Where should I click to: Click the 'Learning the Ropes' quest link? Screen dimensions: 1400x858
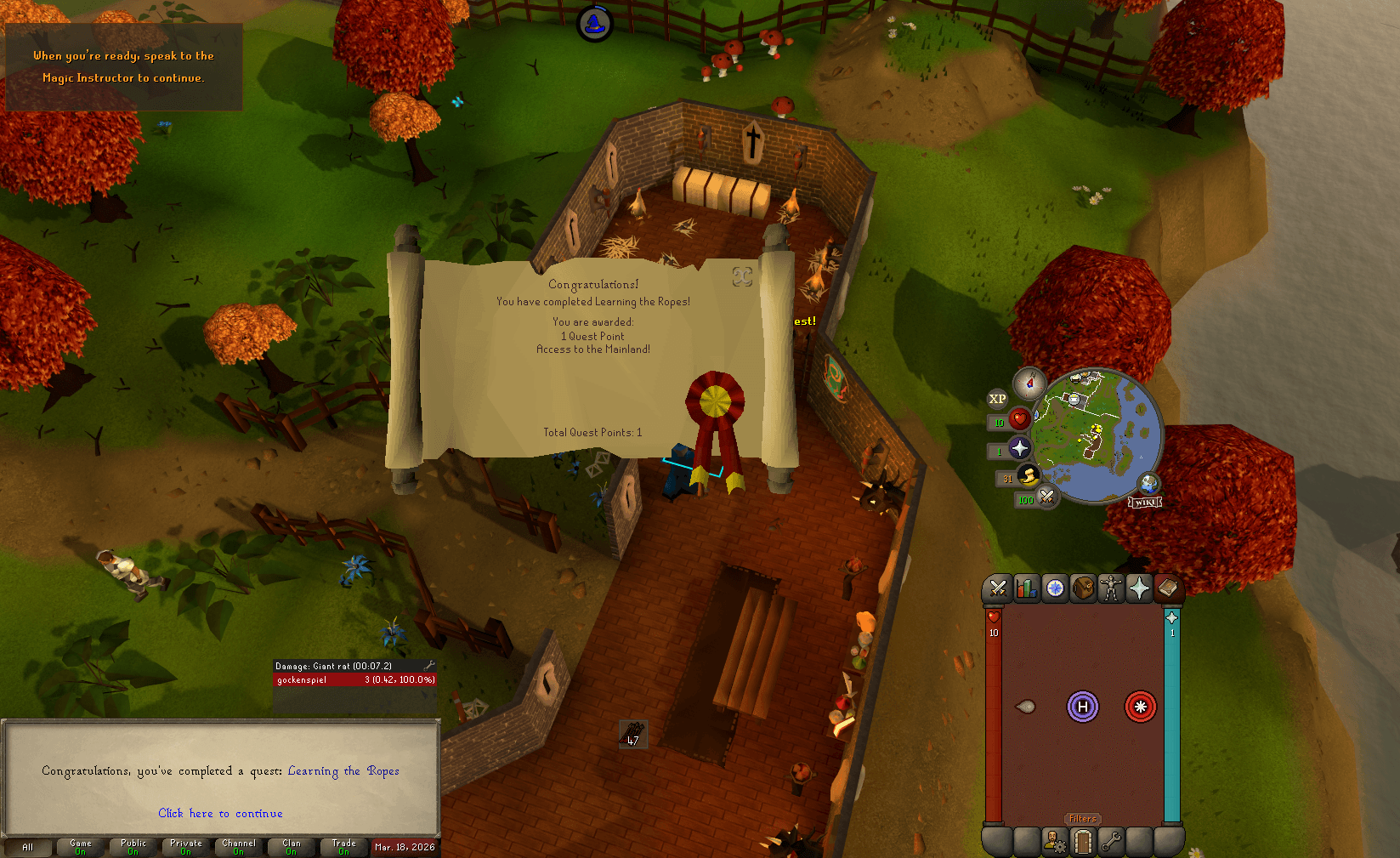click(343, 770)
